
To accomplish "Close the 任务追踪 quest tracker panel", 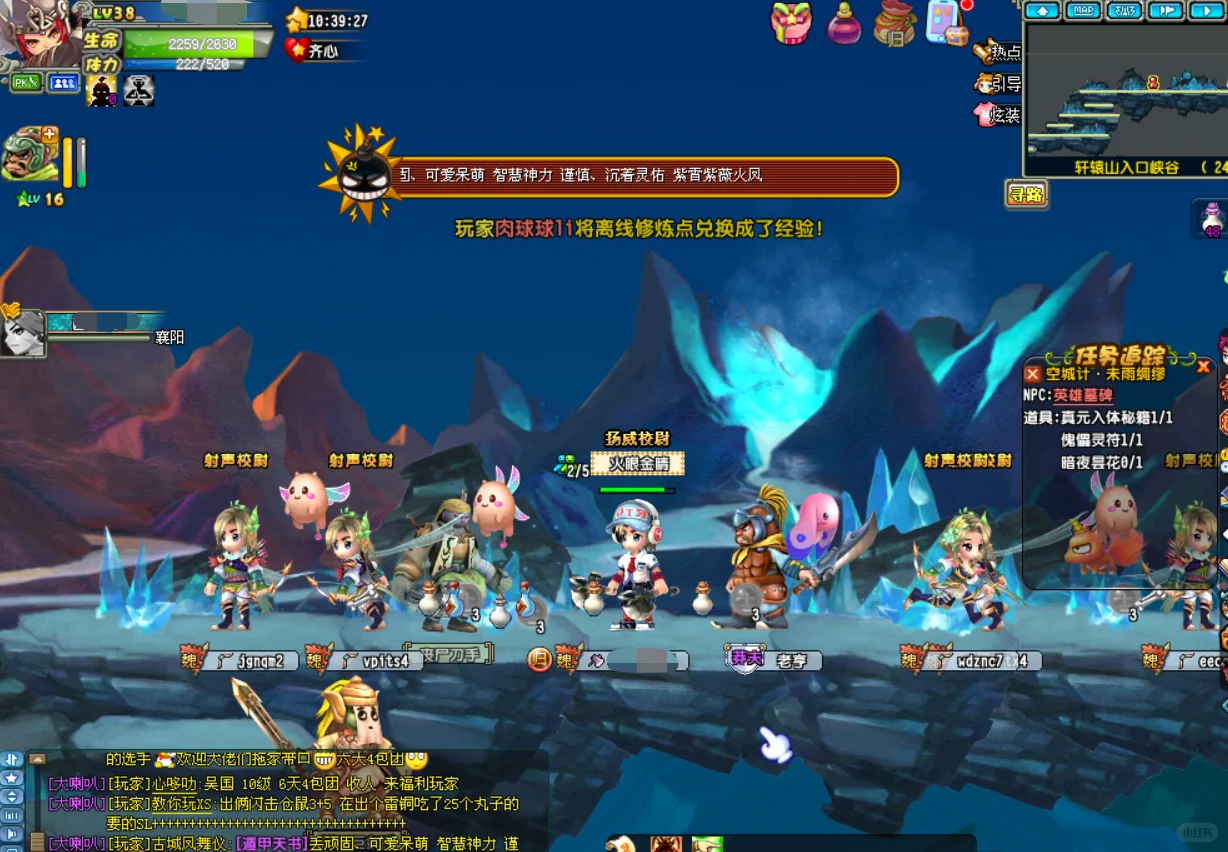I will pyautogui.click(x=1203, y=367).
